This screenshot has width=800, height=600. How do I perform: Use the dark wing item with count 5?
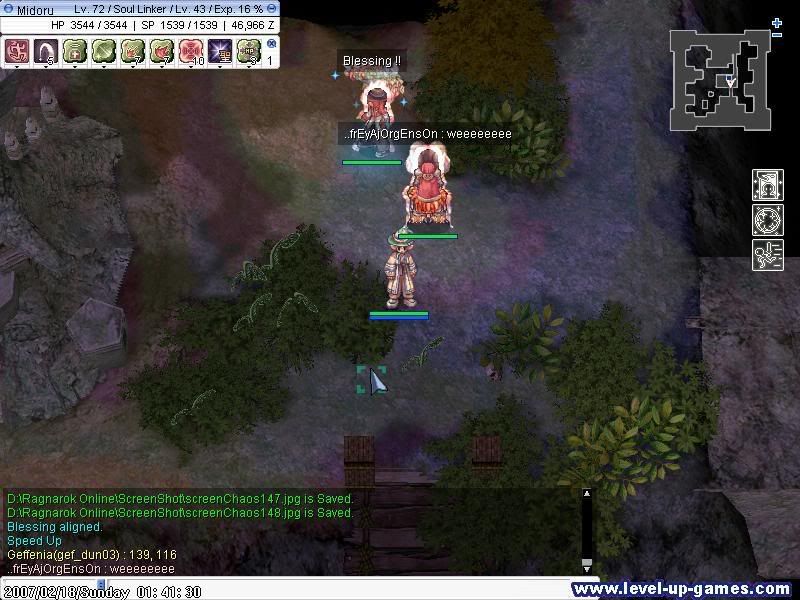point(46,51)
